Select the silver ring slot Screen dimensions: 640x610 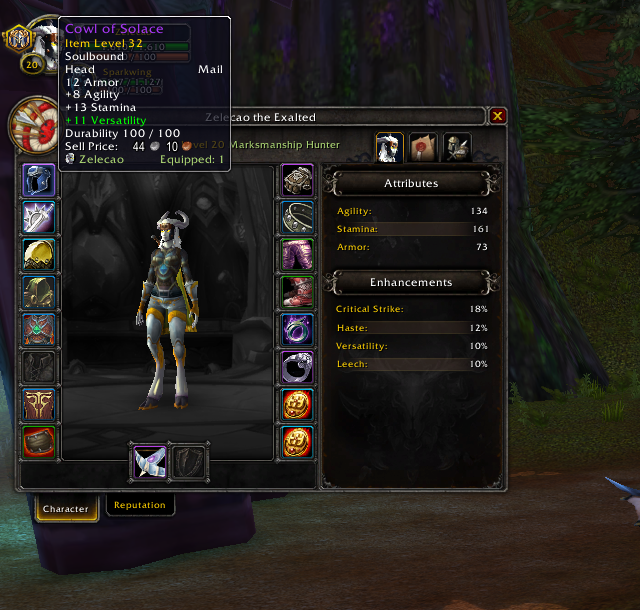tap(297, 366)
